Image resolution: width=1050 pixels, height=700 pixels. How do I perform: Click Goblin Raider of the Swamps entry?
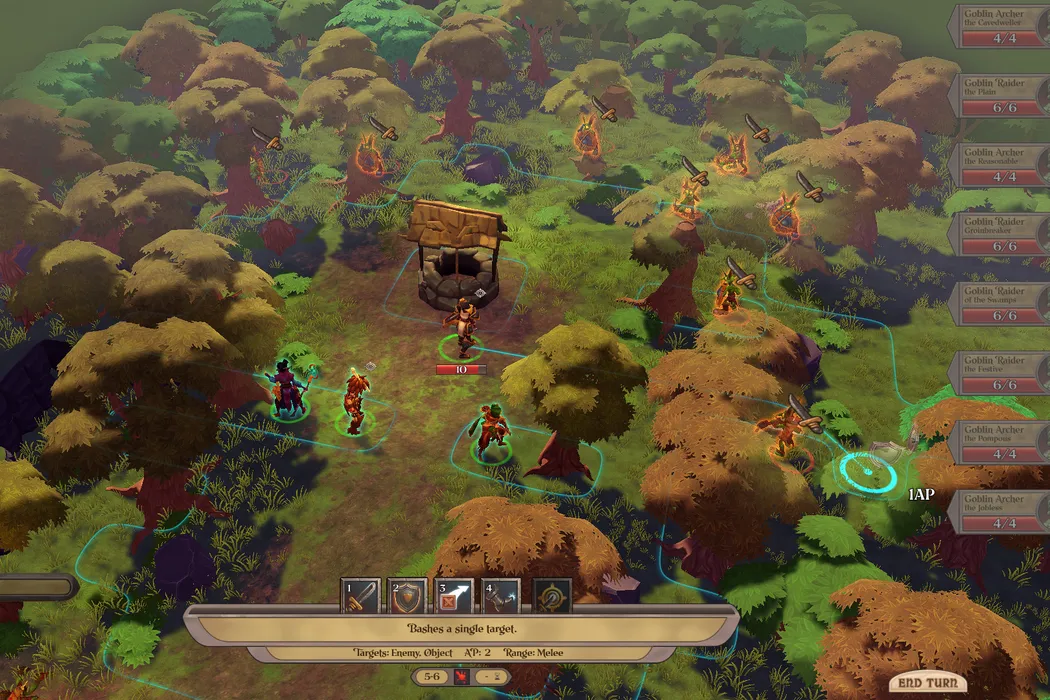[1003, 303]
